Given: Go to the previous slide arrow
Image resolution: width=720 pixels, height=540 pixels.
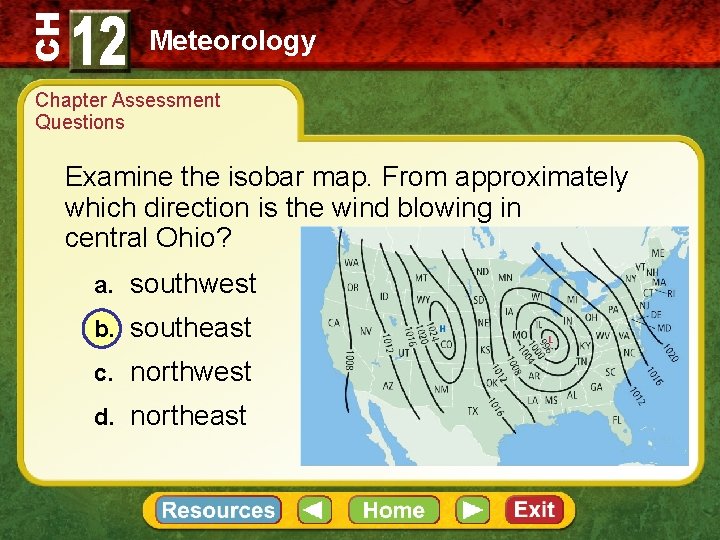Looking at the screenshot, I should (x=314, y=510).
